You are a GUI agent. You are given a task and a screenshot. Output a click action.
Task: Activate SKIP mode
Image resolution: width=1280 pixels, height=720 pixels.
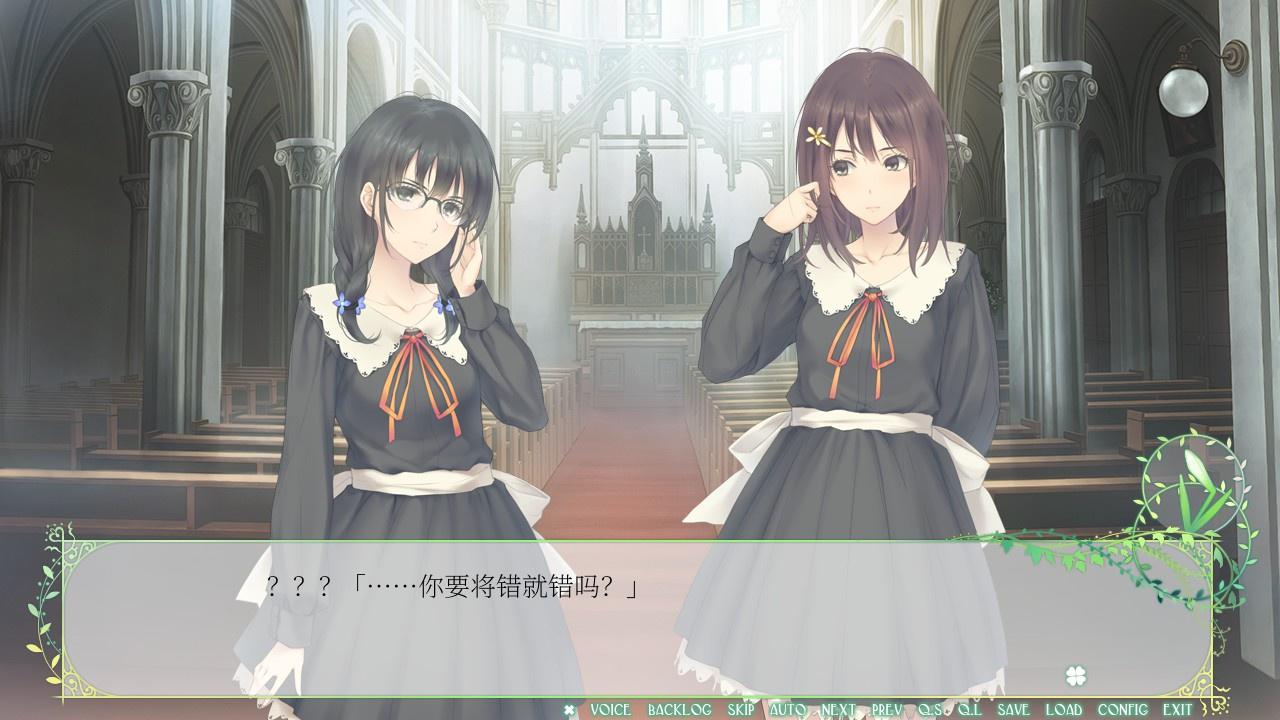pos(741,710)
